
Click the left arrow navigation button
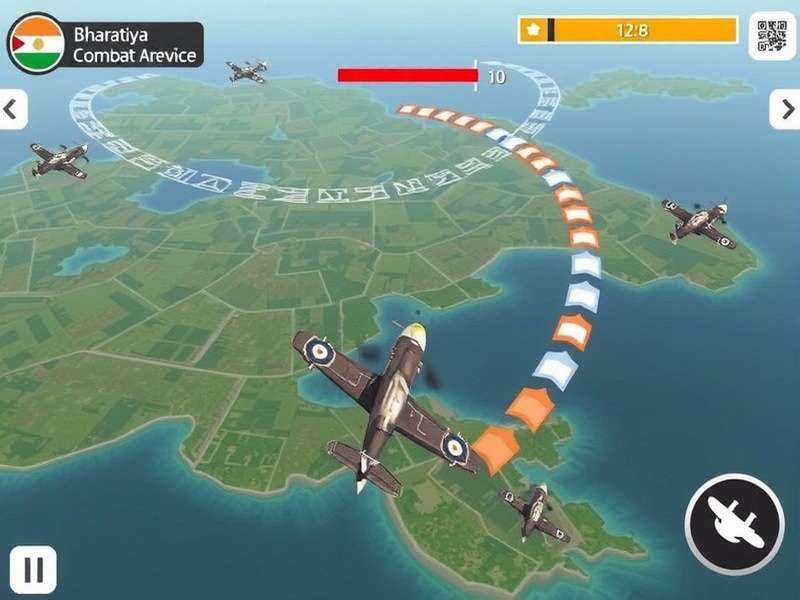(13, 109)
